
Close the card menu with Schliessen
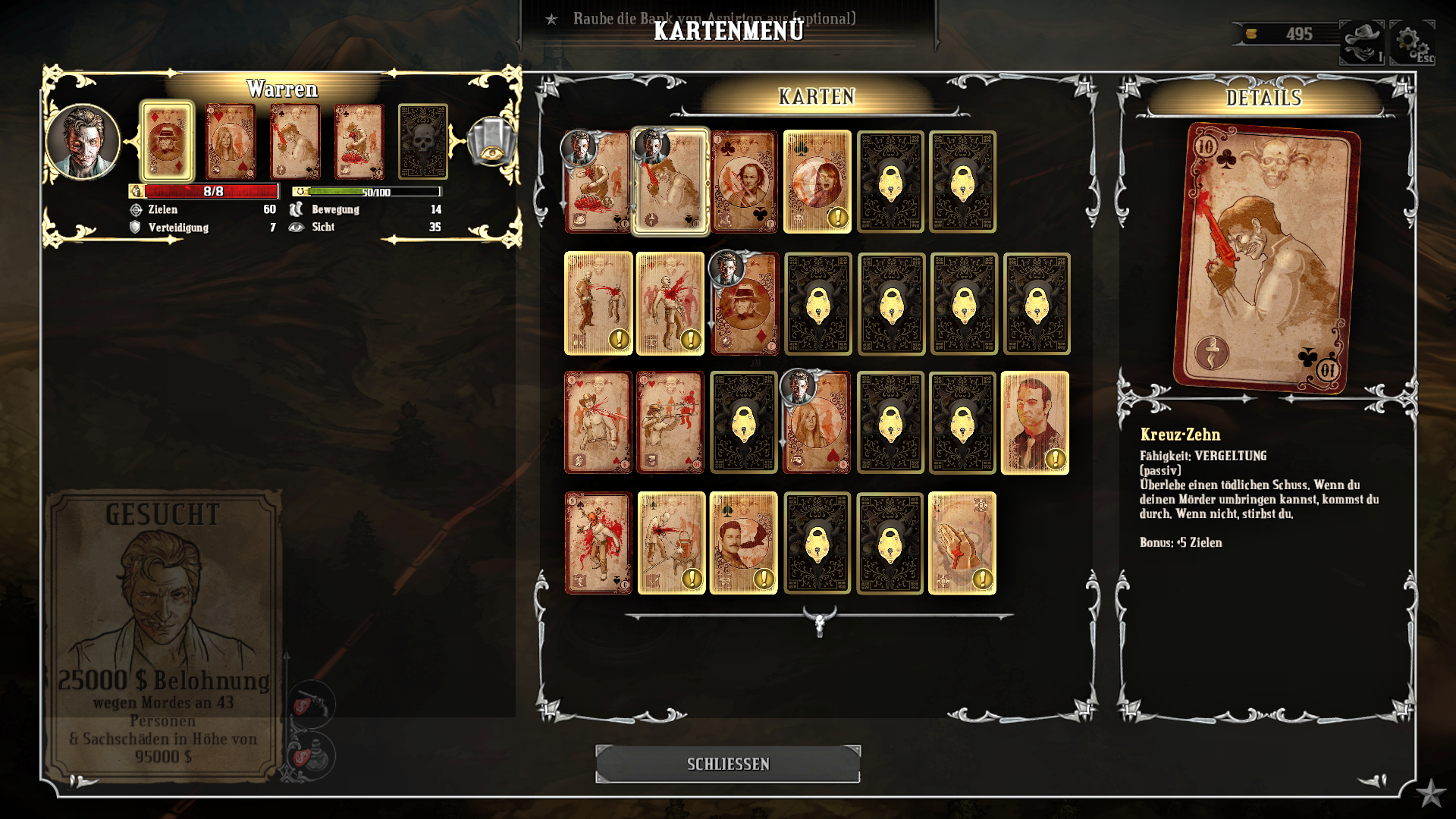coord(728,764)
